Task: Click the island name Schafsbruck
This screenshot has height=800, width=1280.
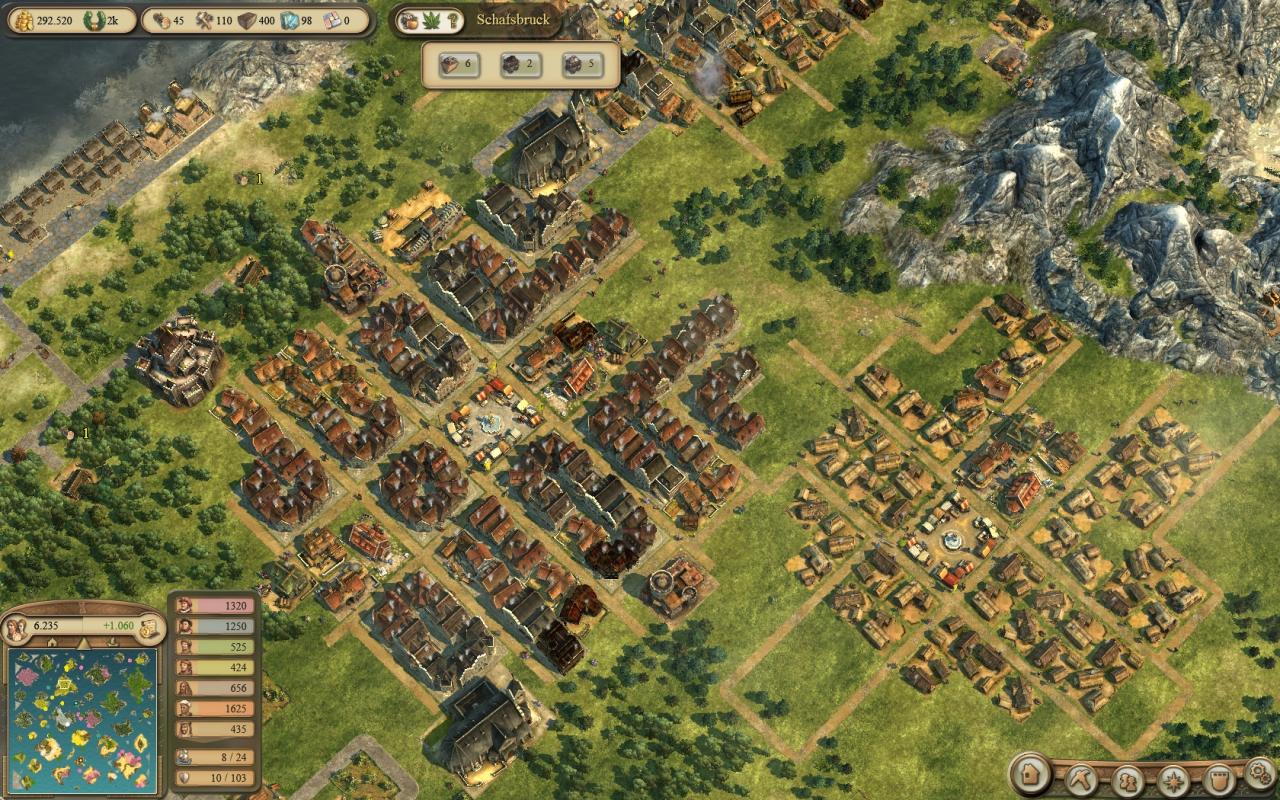Action: [x=513, y=20]
